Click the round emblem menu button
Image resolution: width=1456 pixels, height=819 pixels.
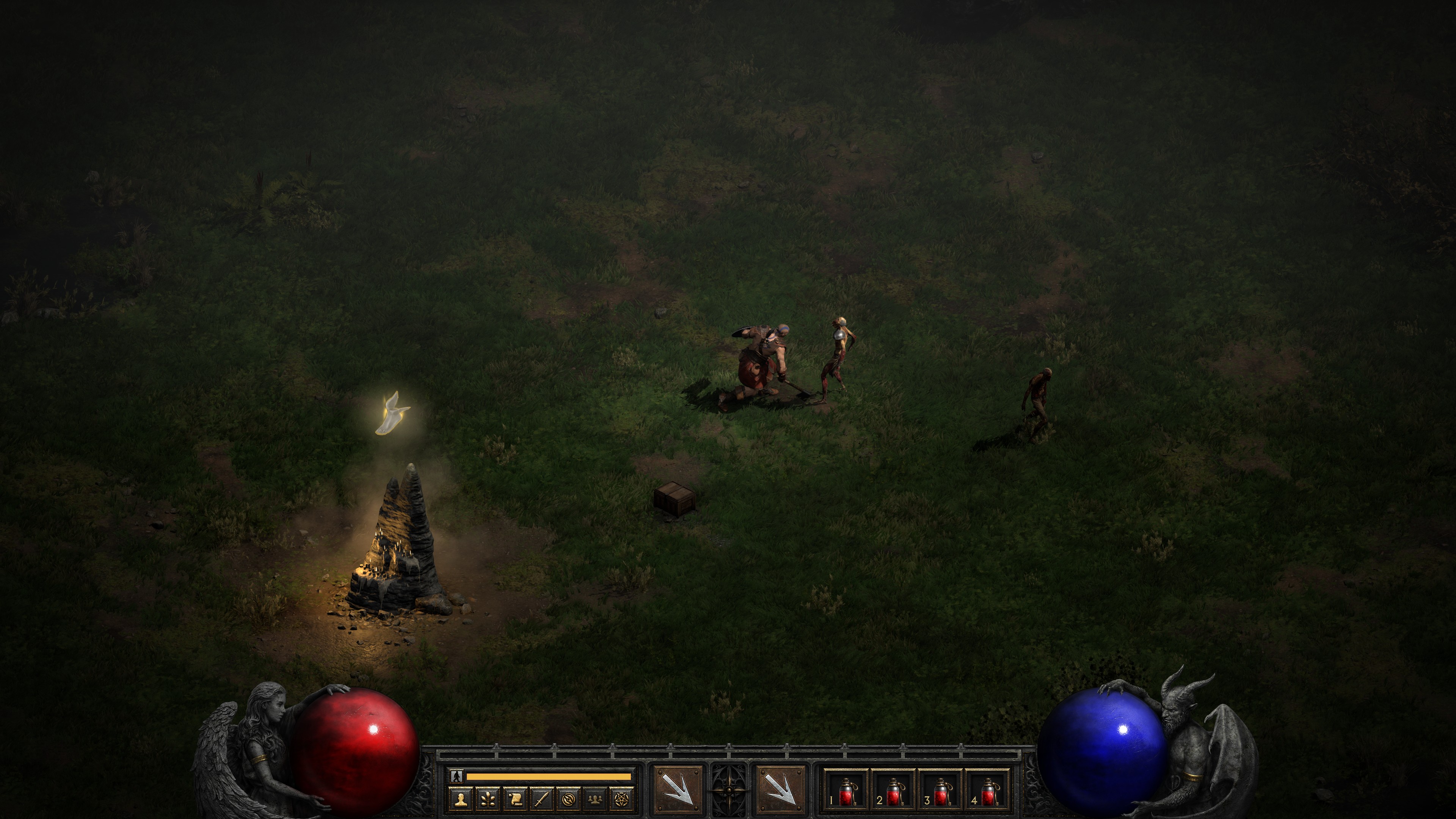[569, 799]
